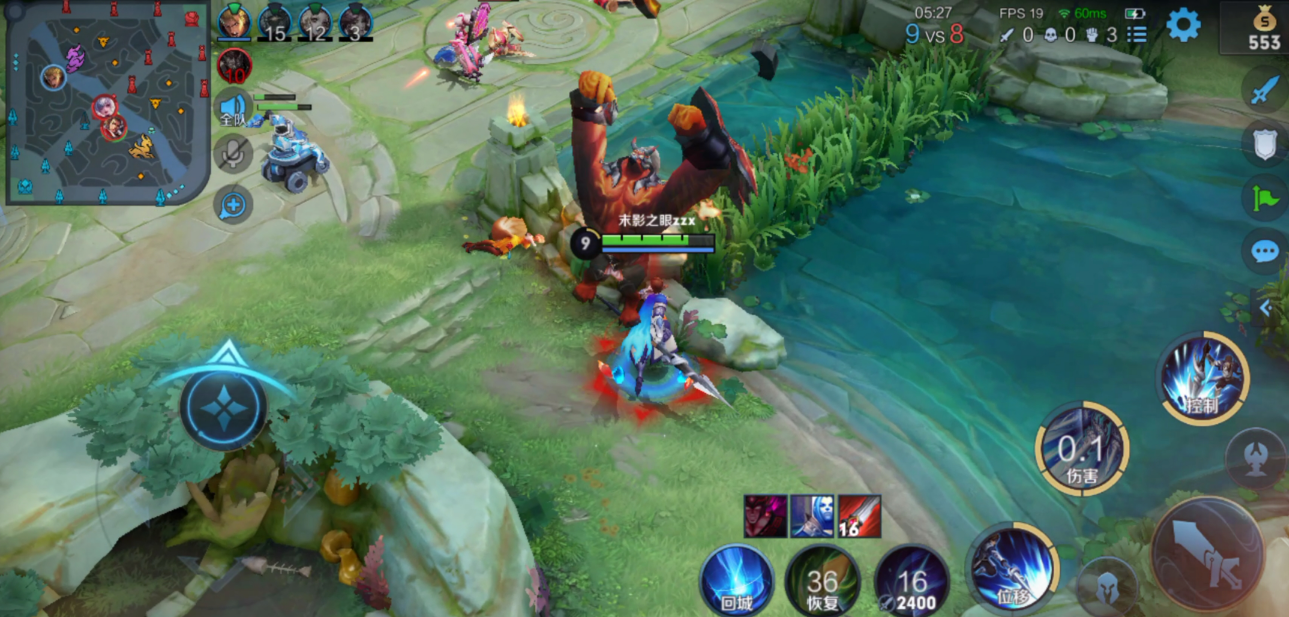Screen dimensions: 1289x617
Task: Open the settings gear menu
Action: (1183, 25)
